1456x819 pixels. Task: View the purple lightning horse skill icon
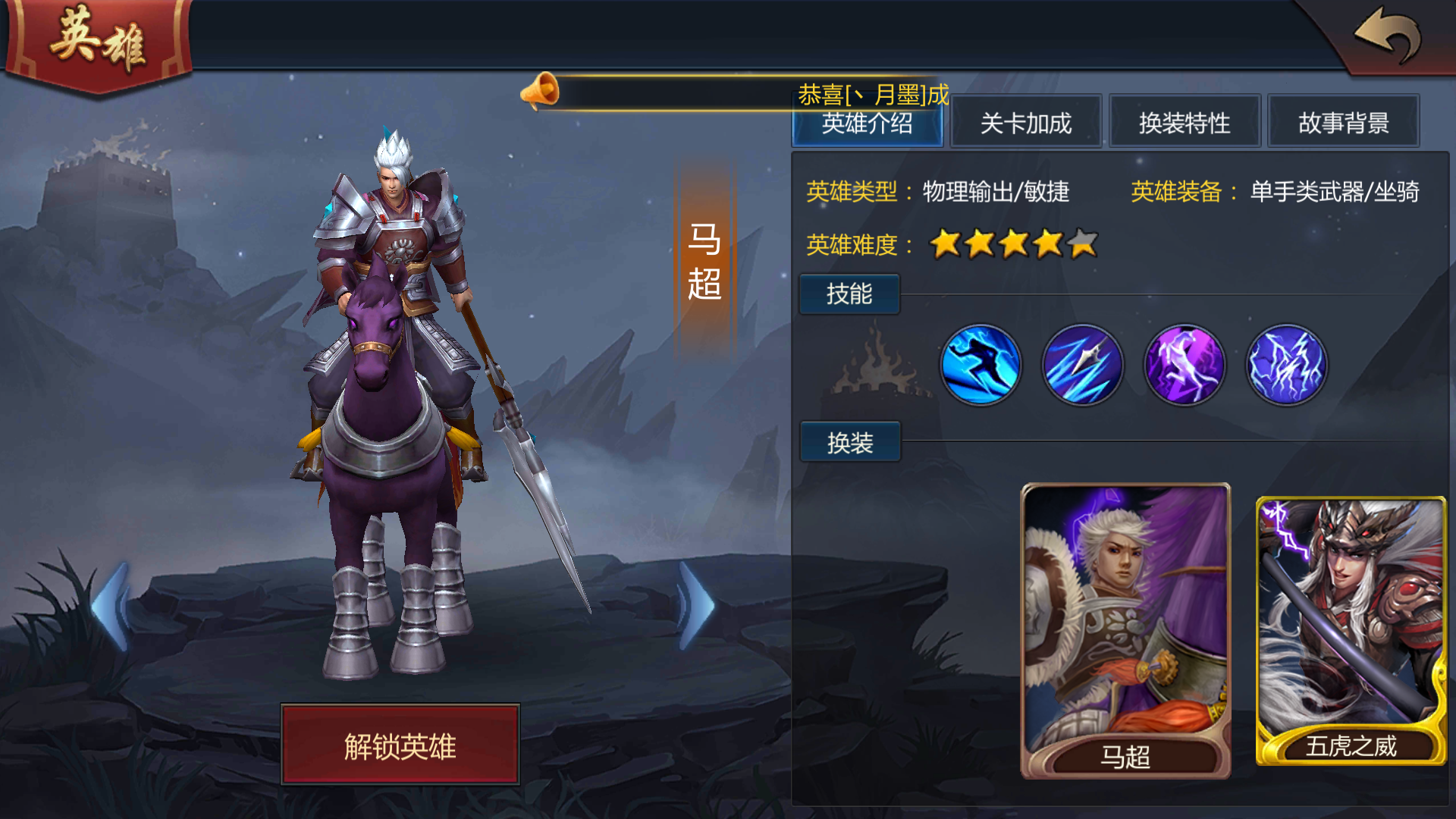point(1185,365)
